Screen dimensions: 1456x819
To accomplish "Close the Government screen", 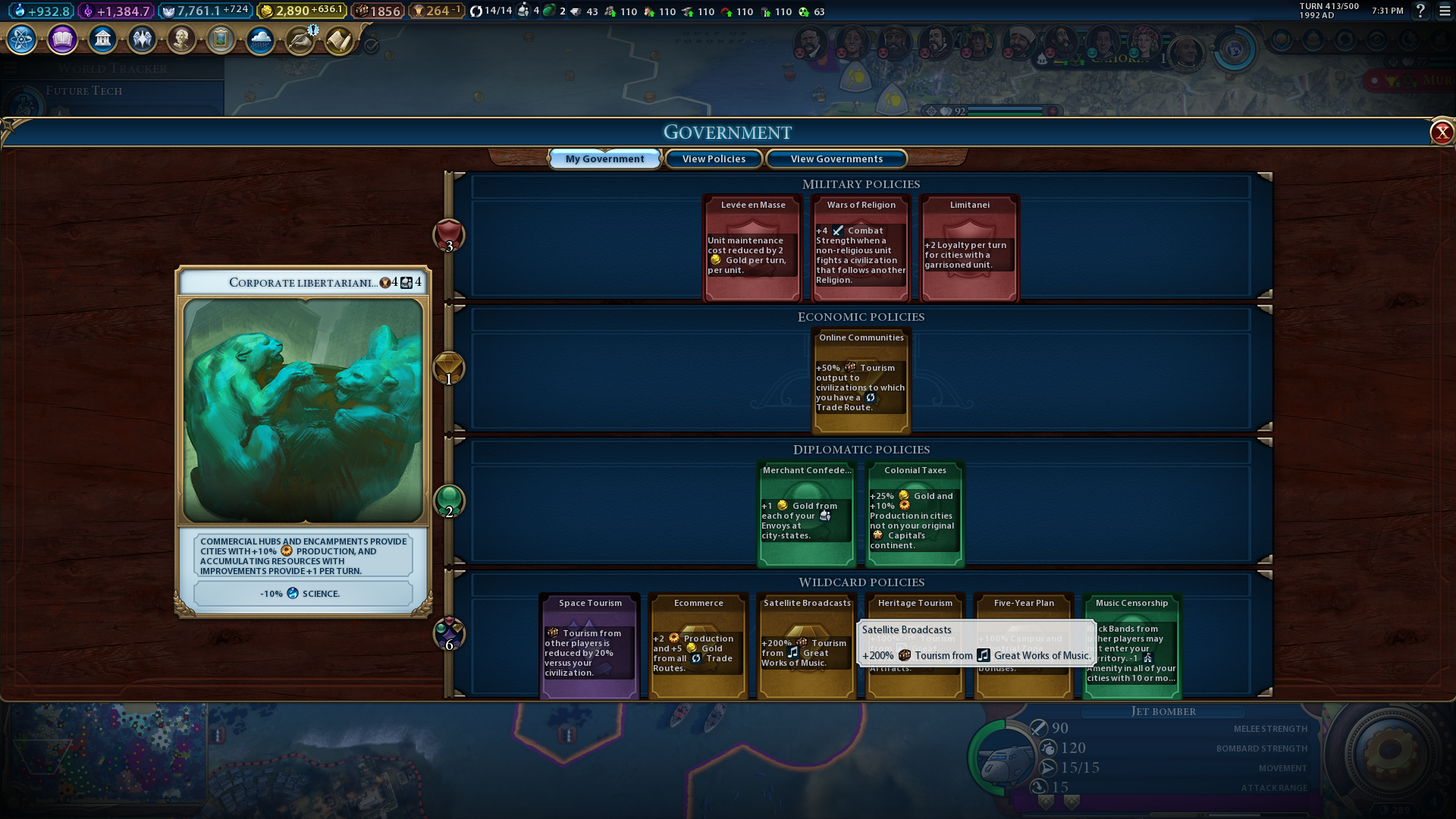I will coord(1441,133).
